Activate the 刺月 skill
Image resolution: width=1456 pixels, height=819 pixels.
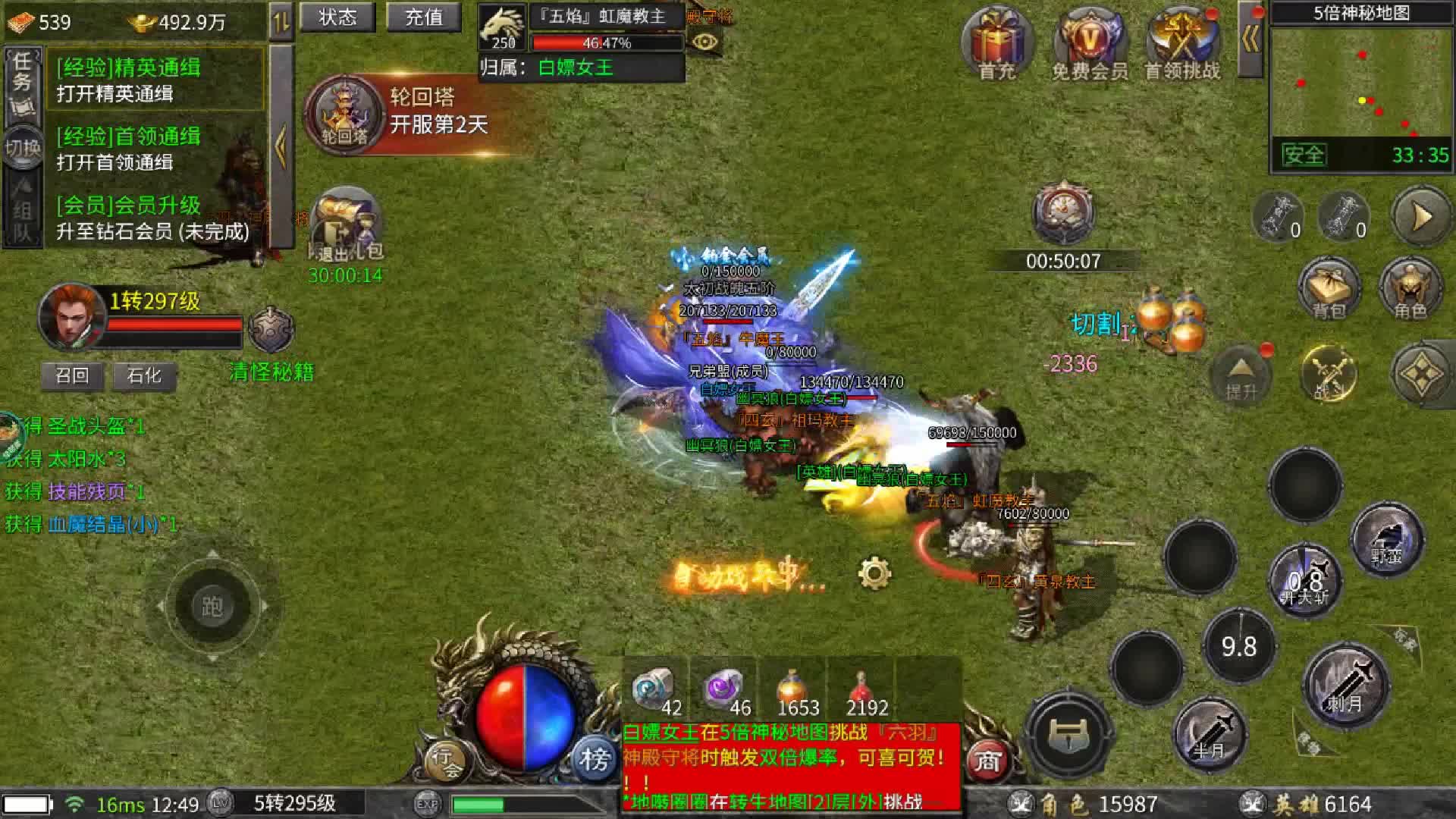pos(1345,686)
